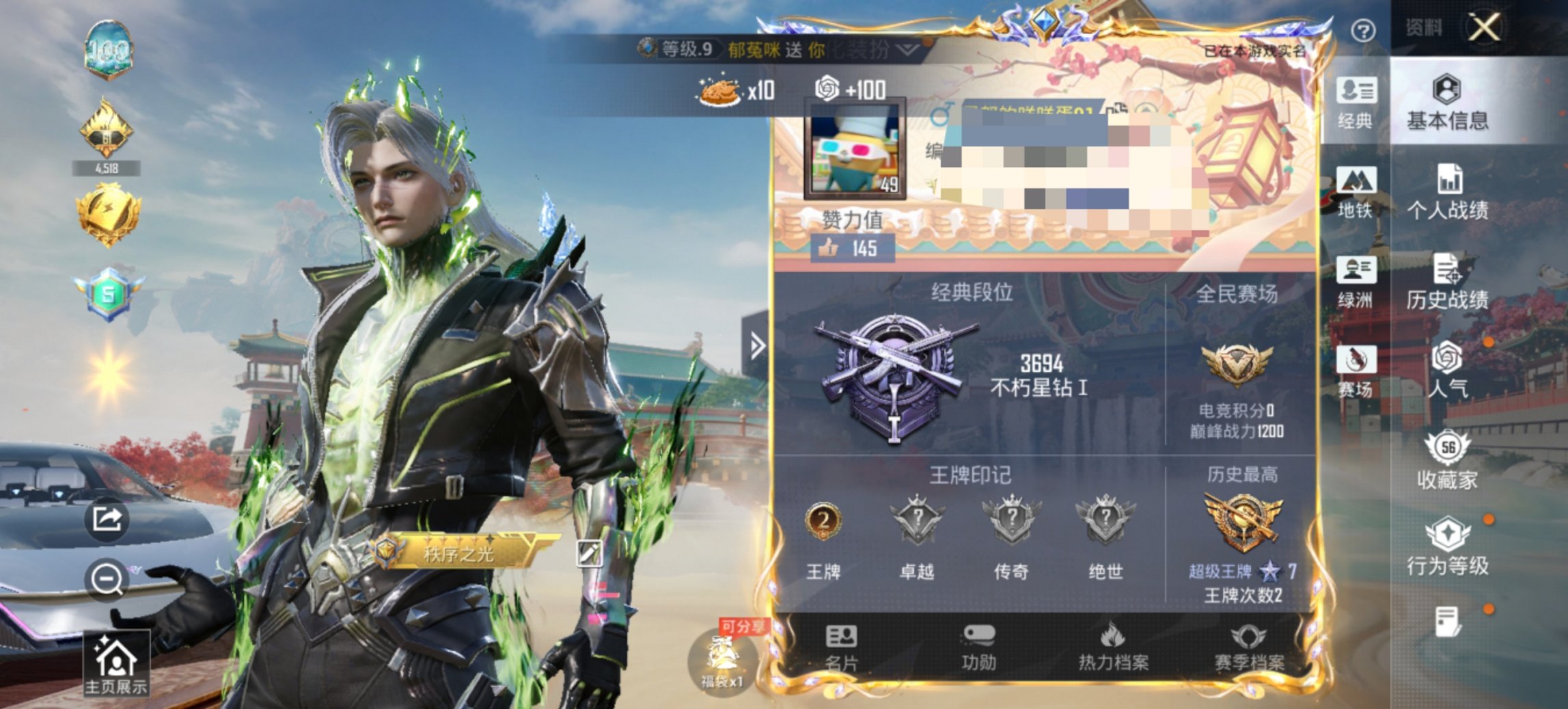This screenshot has height=709, width=1568.
Task: Collapse the gift banner with the down chevron
Action: (x=906, y=49)
